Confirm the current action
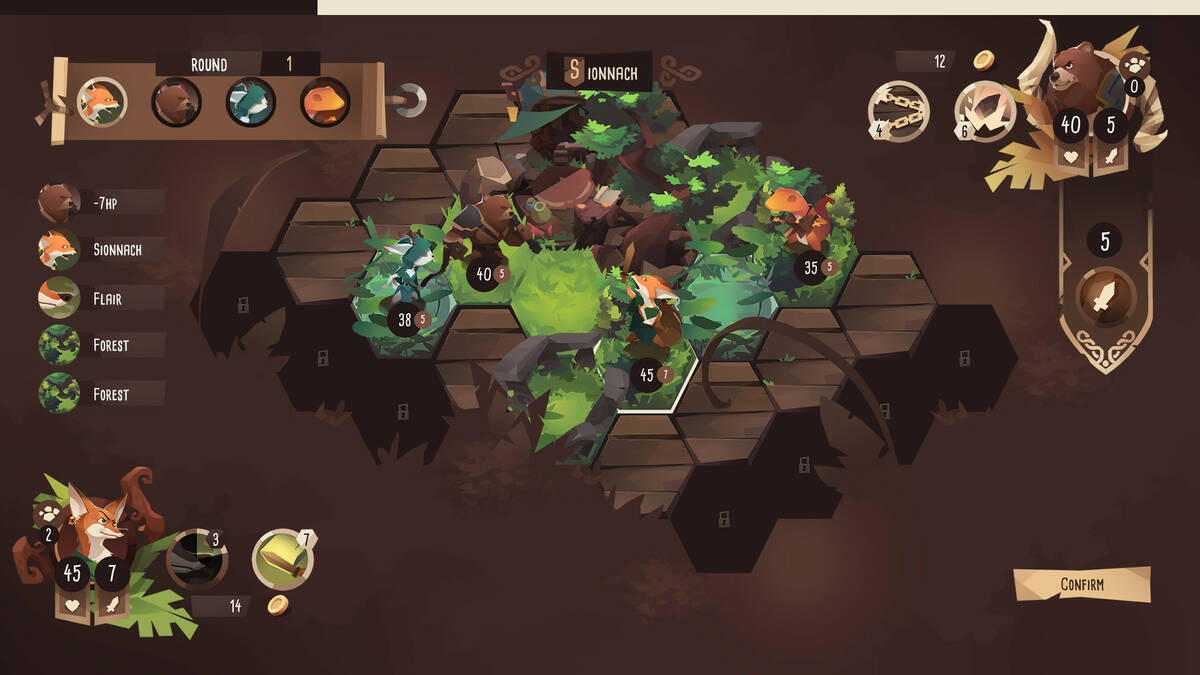The width and height of the screenshot is (1200, 675). click(1082, 584)
